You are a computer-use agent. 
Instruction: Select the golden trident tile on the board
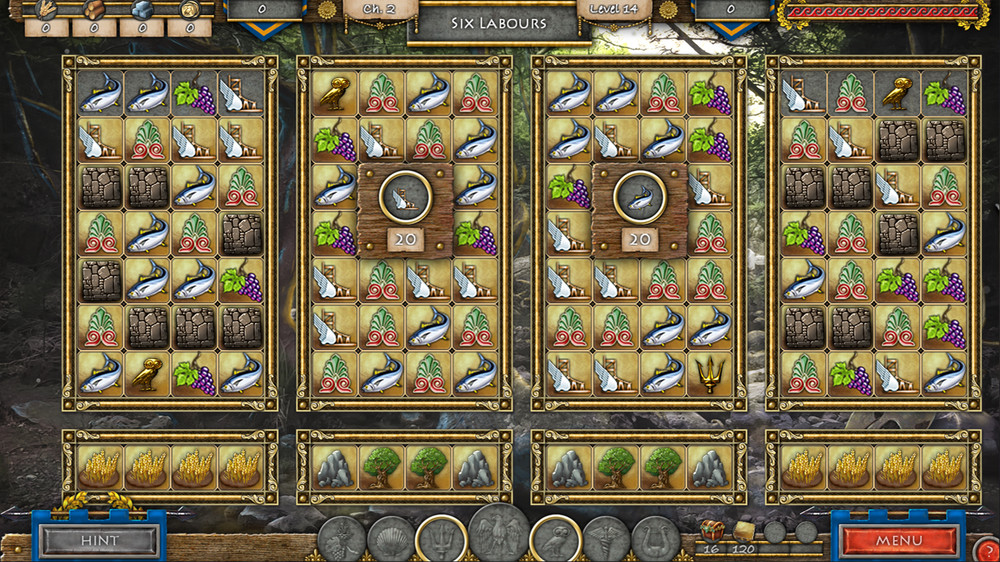tap(709, 373)
